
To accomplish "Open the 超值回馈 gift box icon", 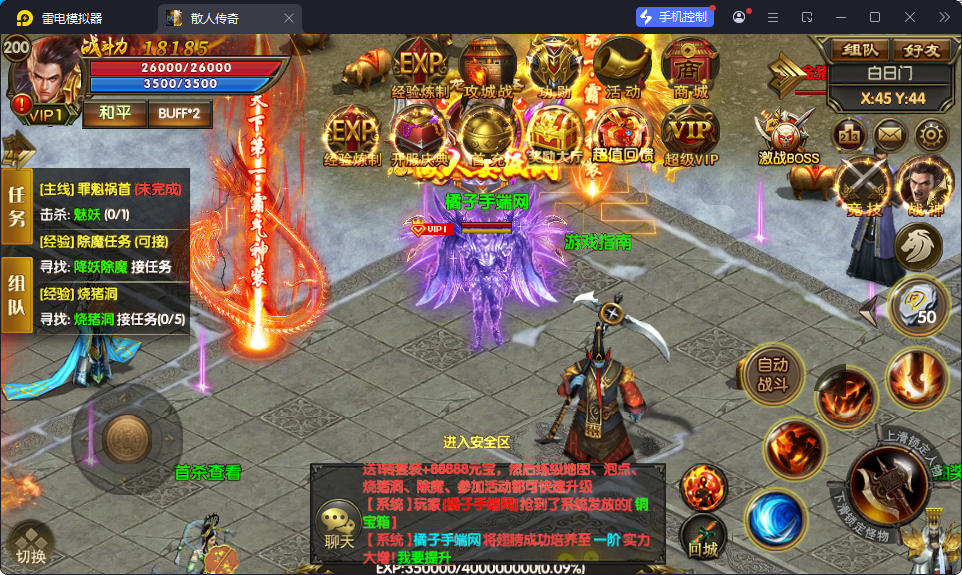I will click(x=622, y=135).
